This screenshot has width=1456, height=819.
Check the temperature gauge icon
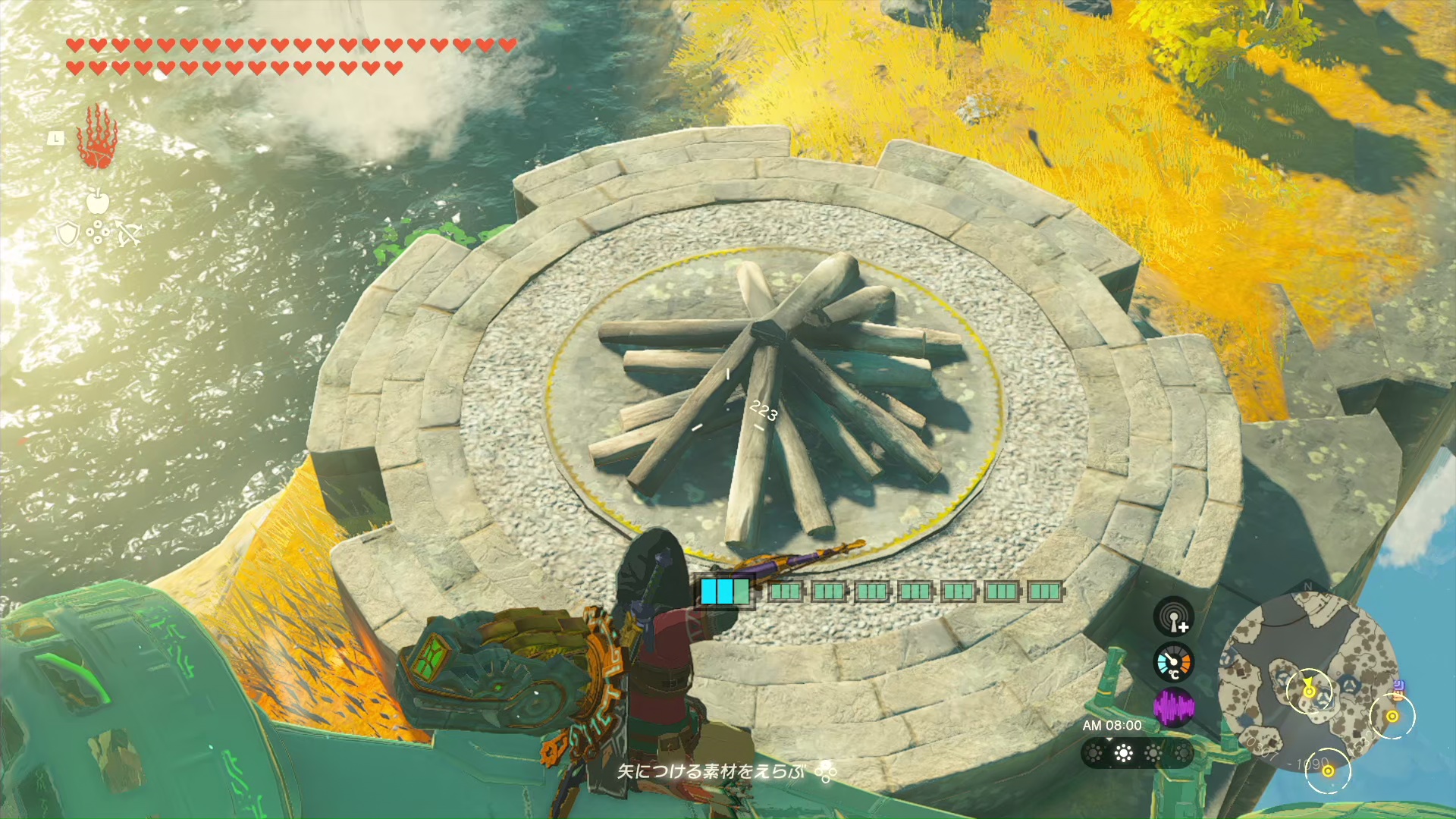click(1173, 663)
